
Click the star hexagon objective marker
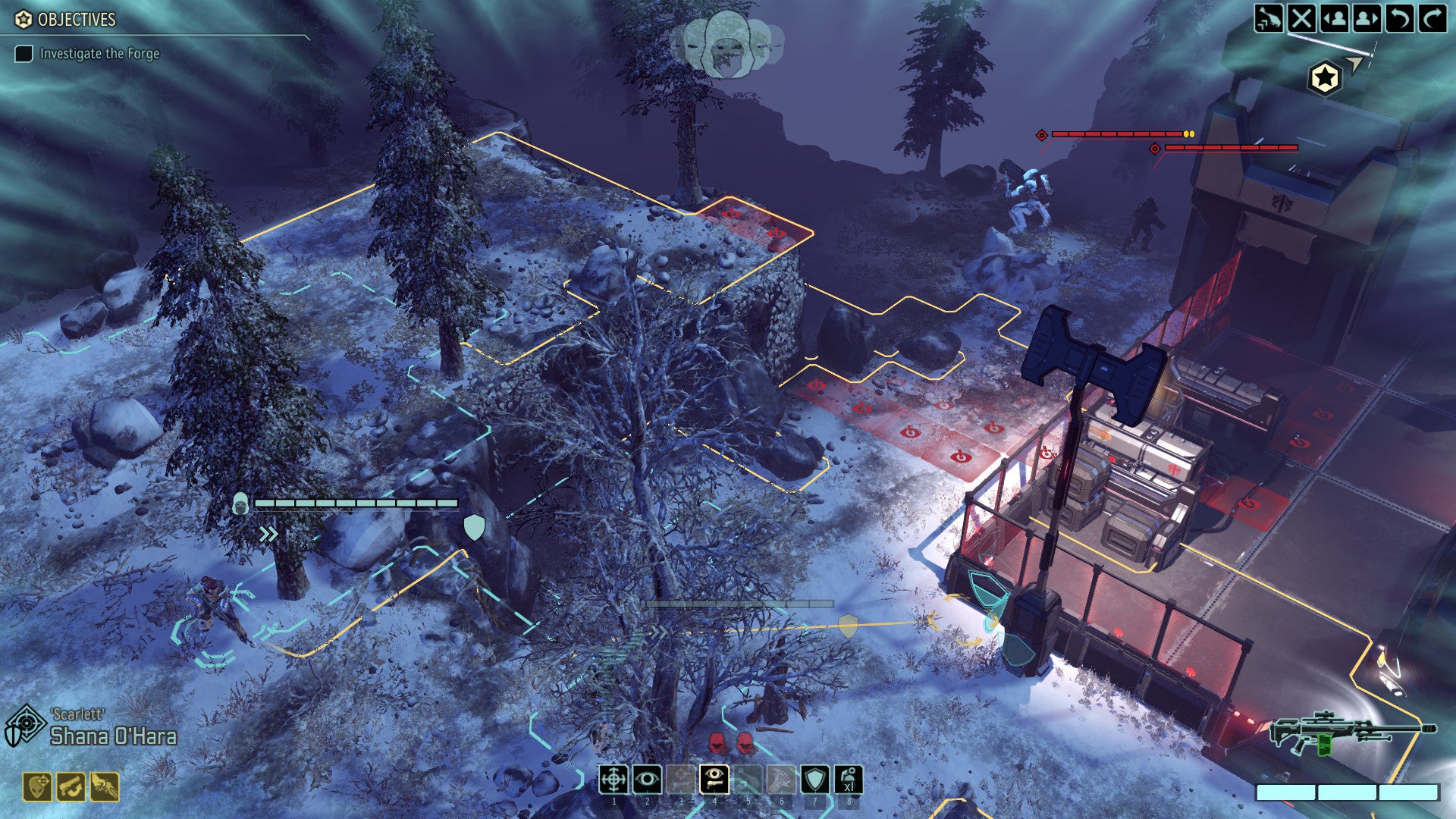[1325, 77]
